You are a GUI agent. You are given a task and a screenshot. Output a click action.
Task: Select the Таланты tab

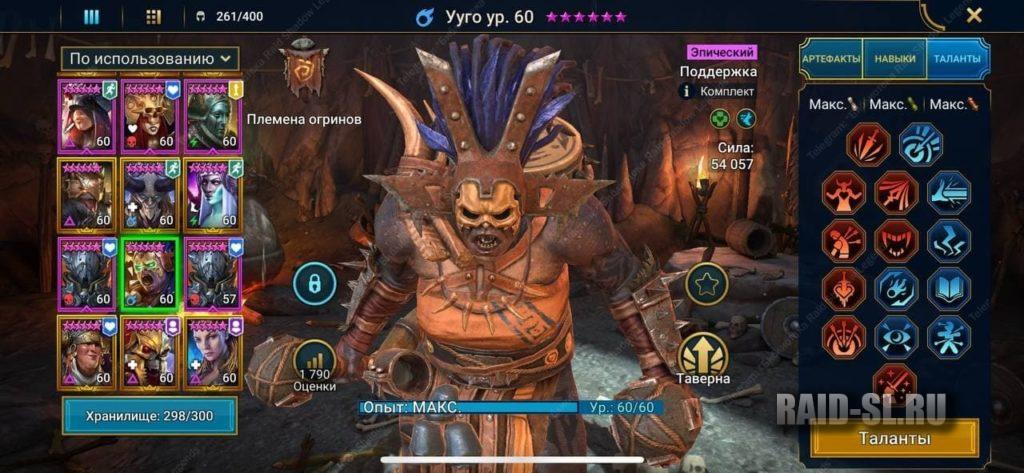click(957, 59)
